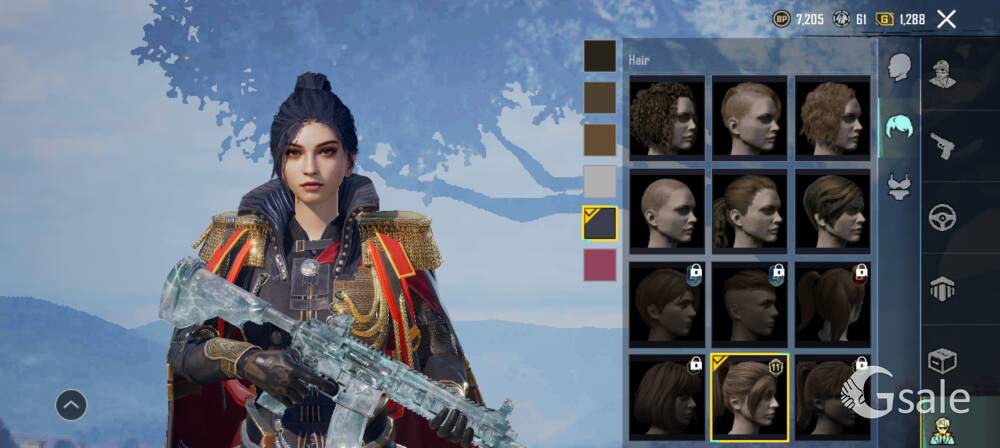This screenshot has height=448, width=1000.
Task: Click the selected dark navy hair color
Action: [x=600, y=223]
